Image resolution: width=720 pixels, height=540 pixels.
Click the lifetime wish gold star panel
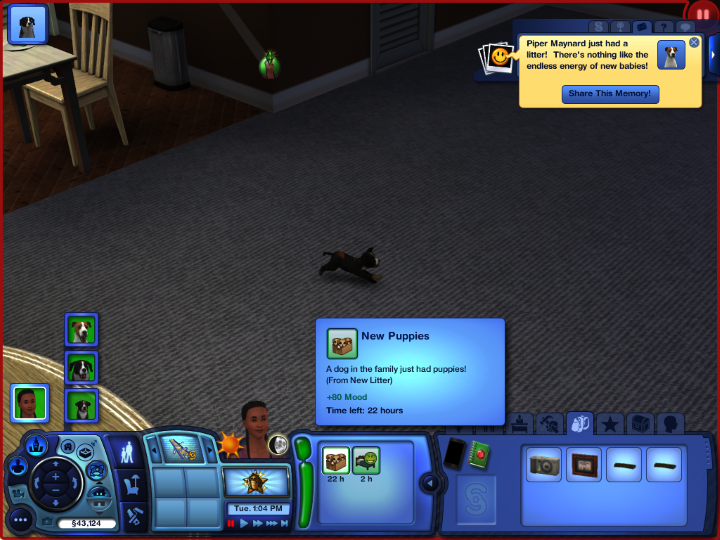[256, 483]
